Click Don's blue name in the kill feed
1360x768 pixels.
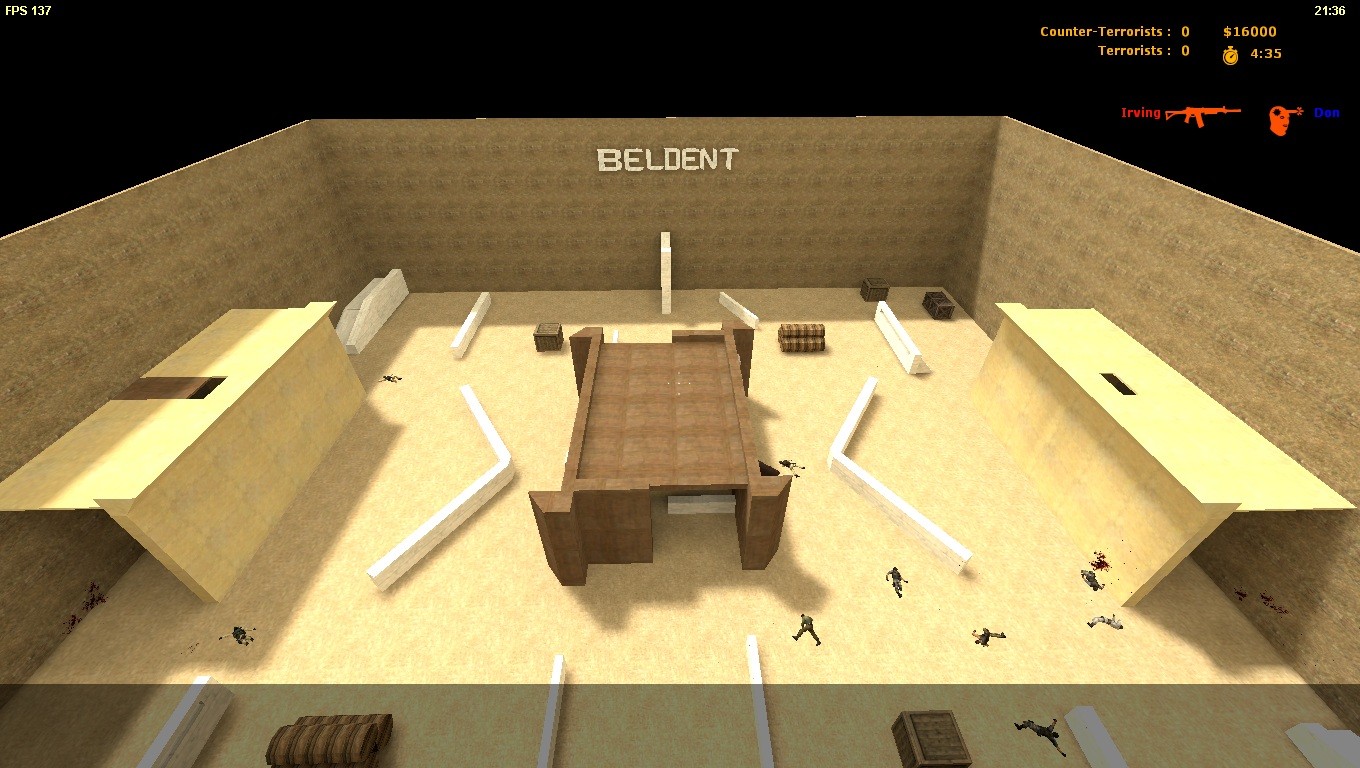click(1327, 112)
